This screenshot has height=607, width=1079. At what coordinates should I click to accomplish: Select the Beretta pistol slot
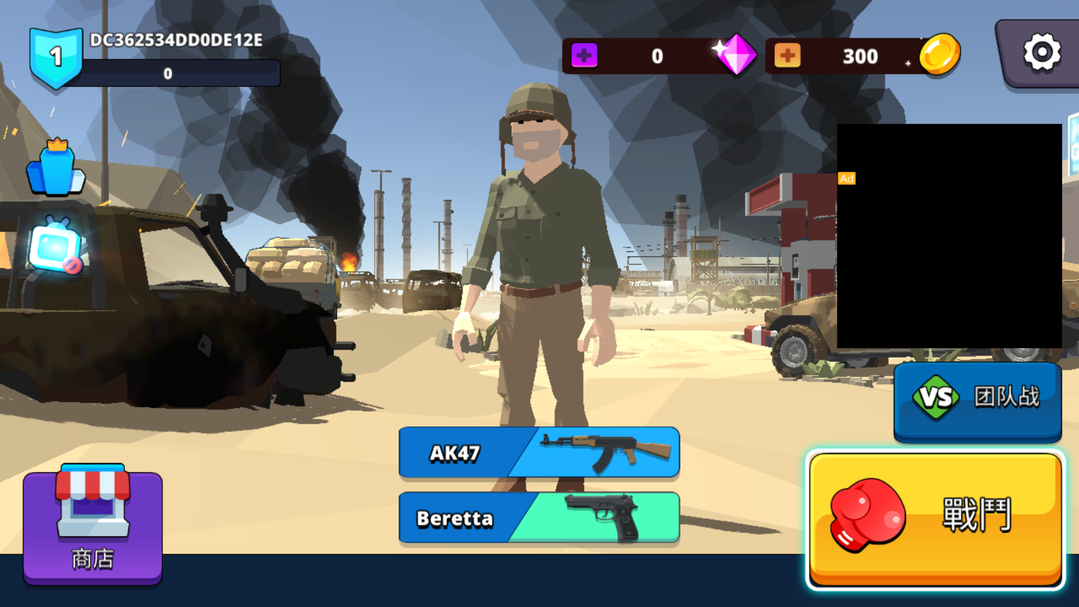[539, 518]
